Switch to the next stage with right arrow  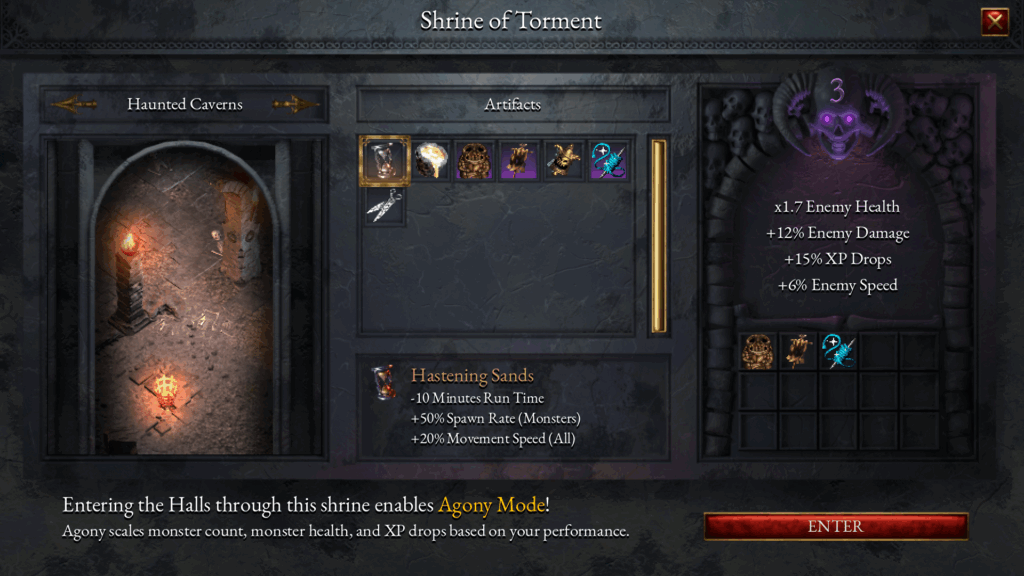click(x=295, y=104)
